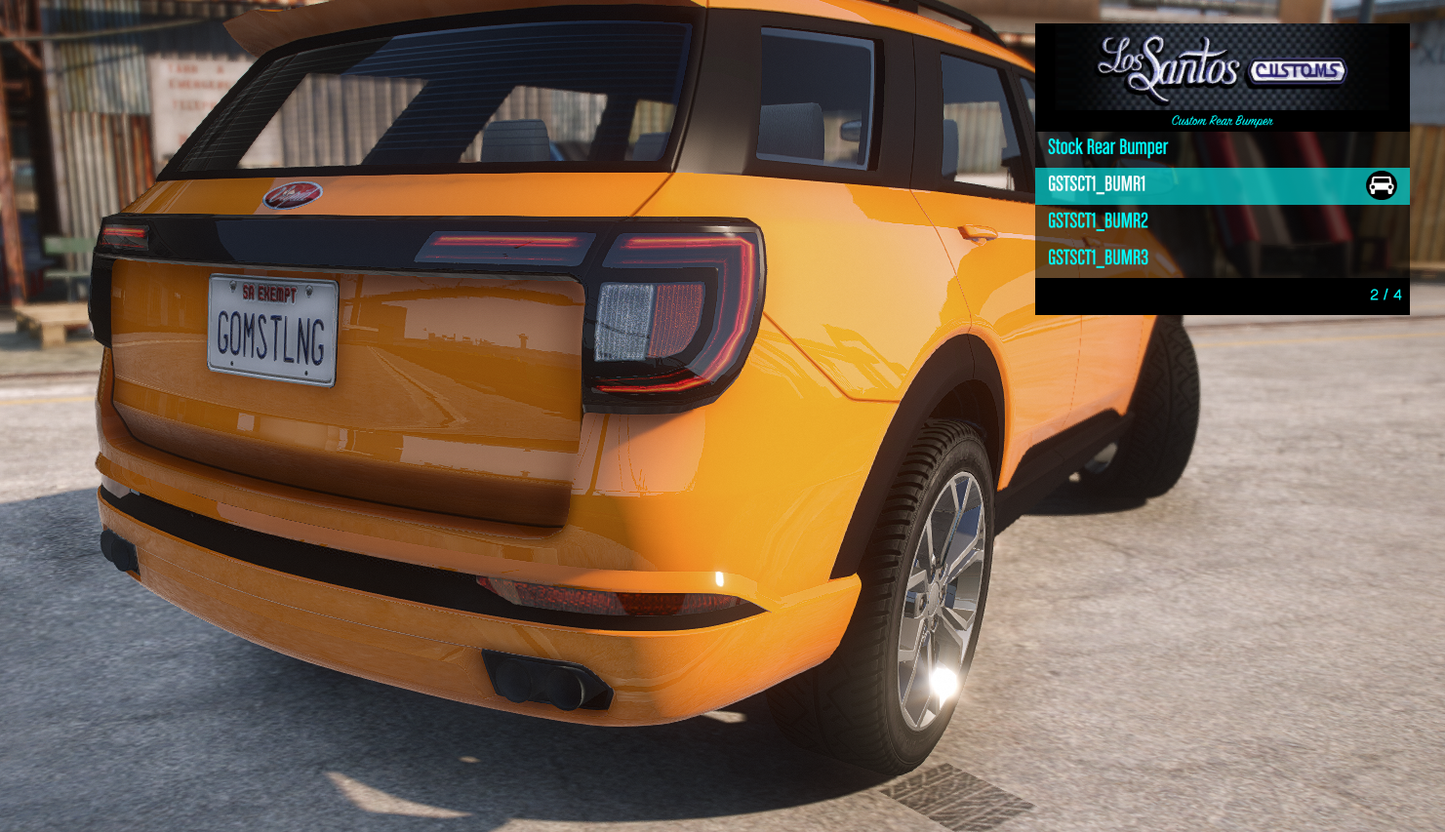Select GSTSCT1_BUMR3 from the bumper list
1445x832 pixels.
click(1098, 258)
